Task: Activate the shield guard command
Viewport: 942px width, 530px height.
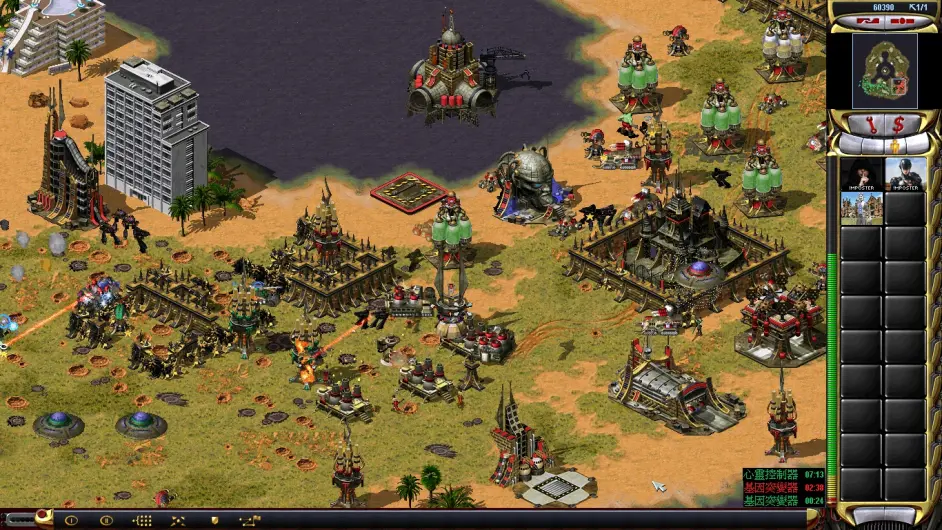Action: coord(213,520)
